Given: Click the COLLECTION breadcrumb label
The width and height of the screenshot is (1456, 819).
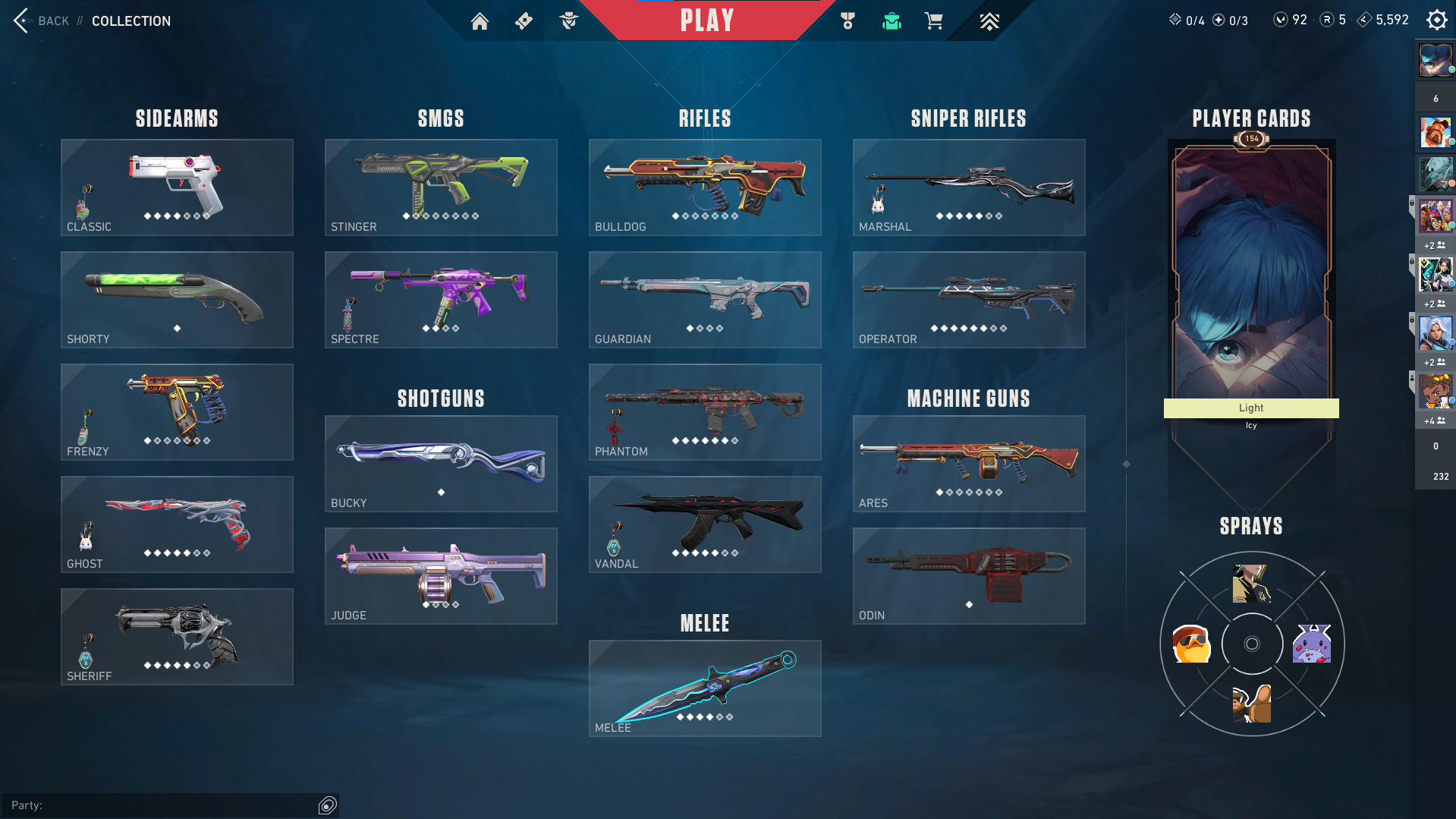Looking at the screenshot, I should pos(131,21).
